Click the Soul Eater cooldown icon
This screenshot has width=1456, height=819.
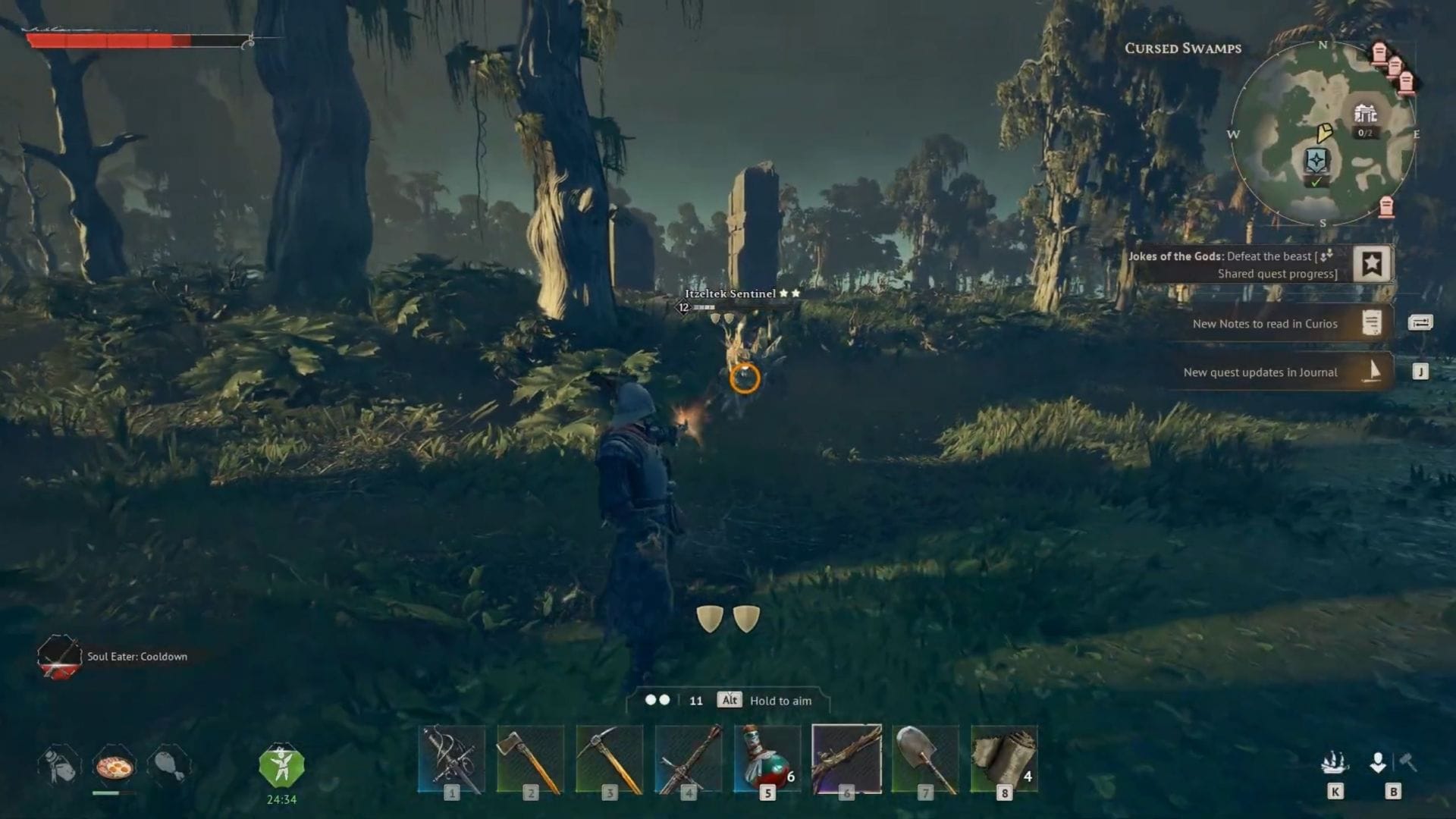click(x=59, y=657)
